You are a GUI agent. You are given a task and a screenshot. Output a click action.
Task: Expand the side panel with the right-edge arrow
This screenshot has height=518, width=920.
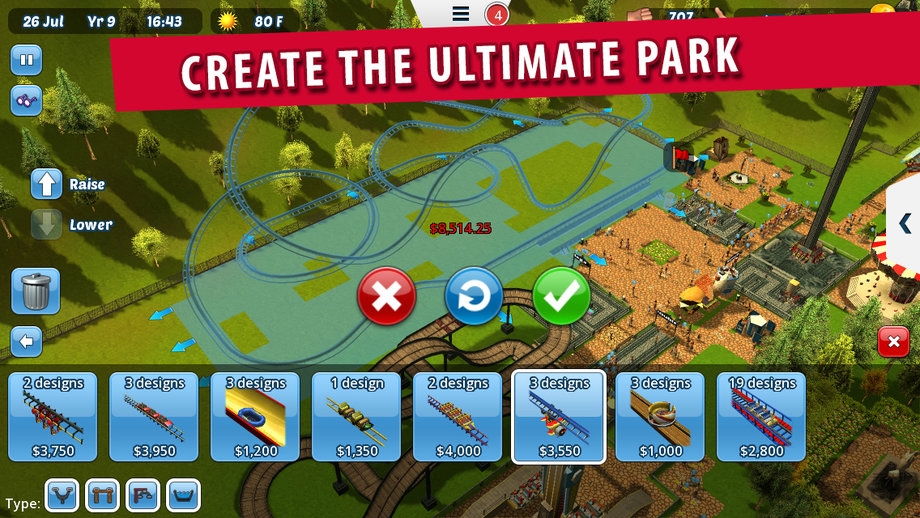point(904,223)
